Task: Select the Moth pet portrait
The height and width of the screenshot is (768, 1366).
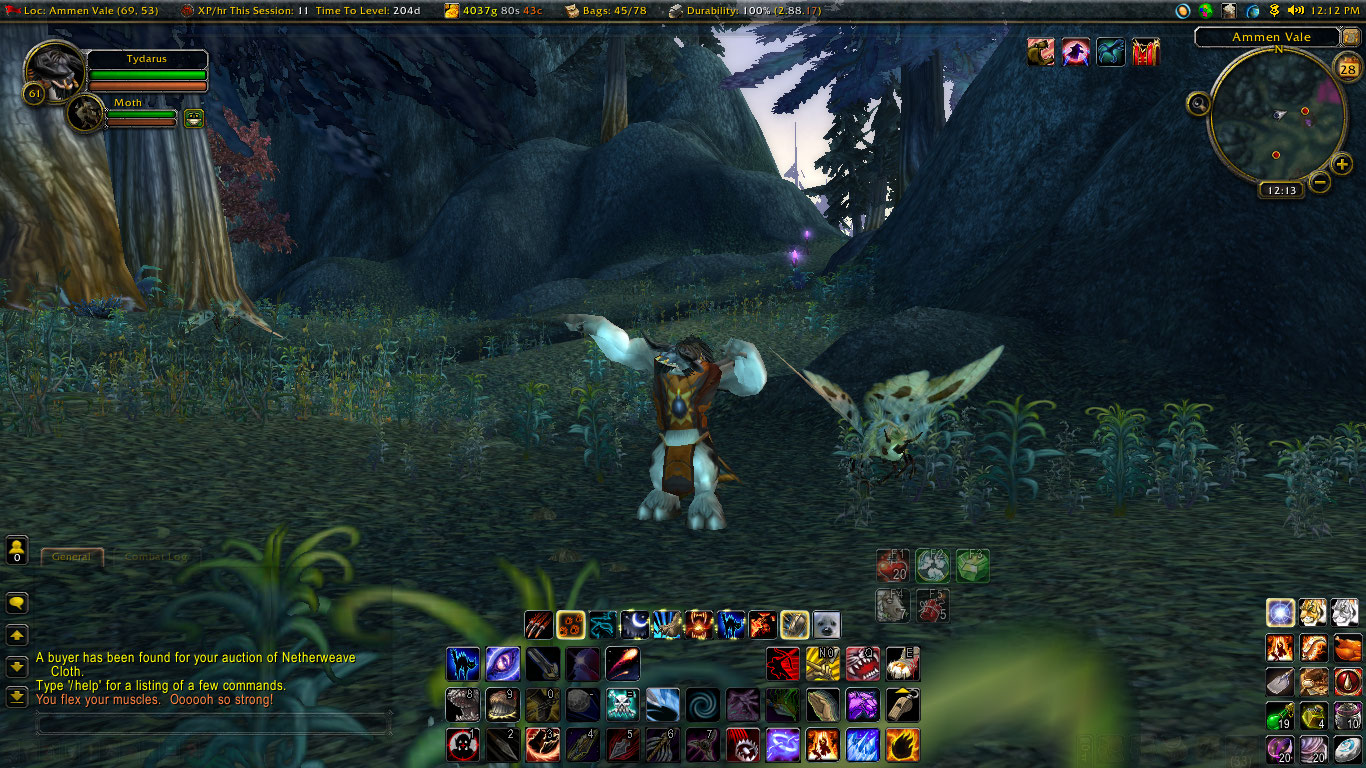Action: coord(86,113)
